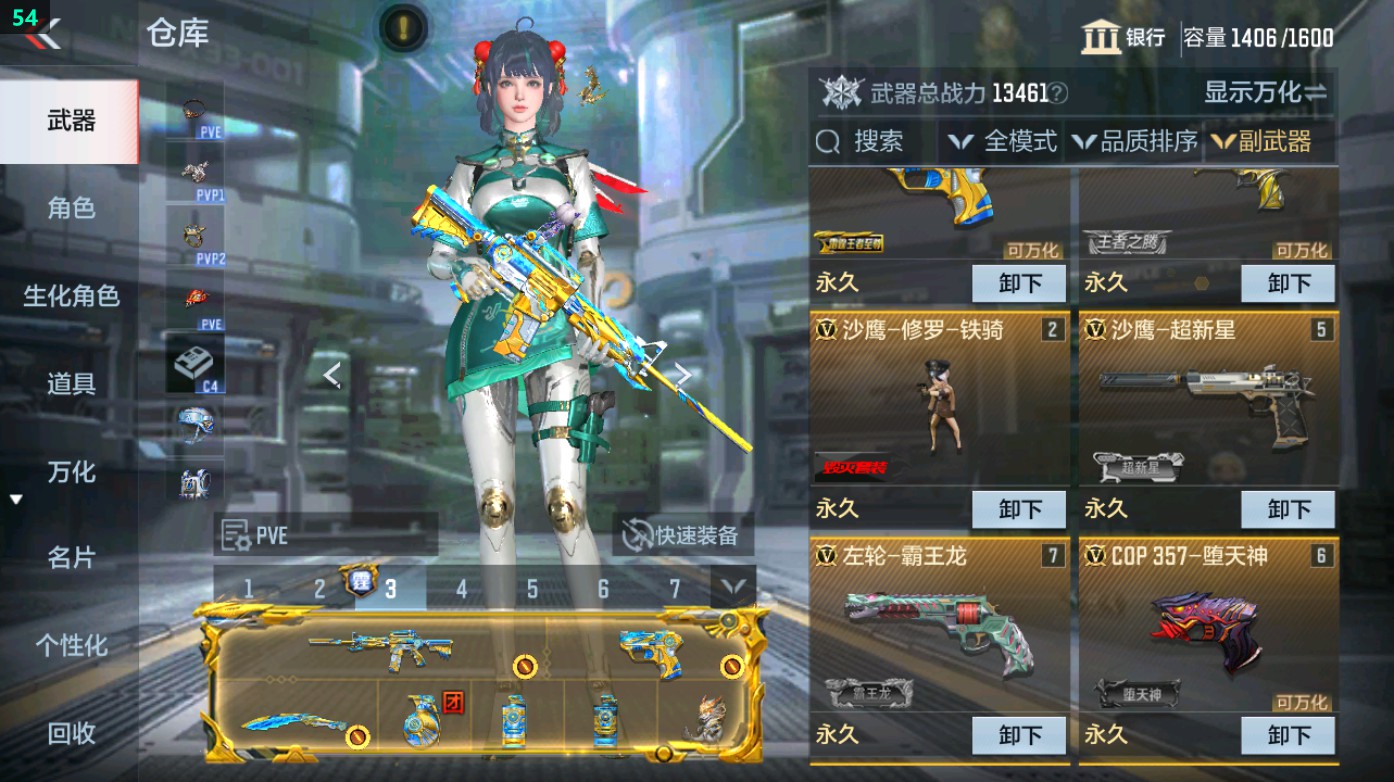Select the 沙鹰-超新星 weapon card
Image resolution: width=1394 pixels, height=782 pixels.
tap(1210, 400)
